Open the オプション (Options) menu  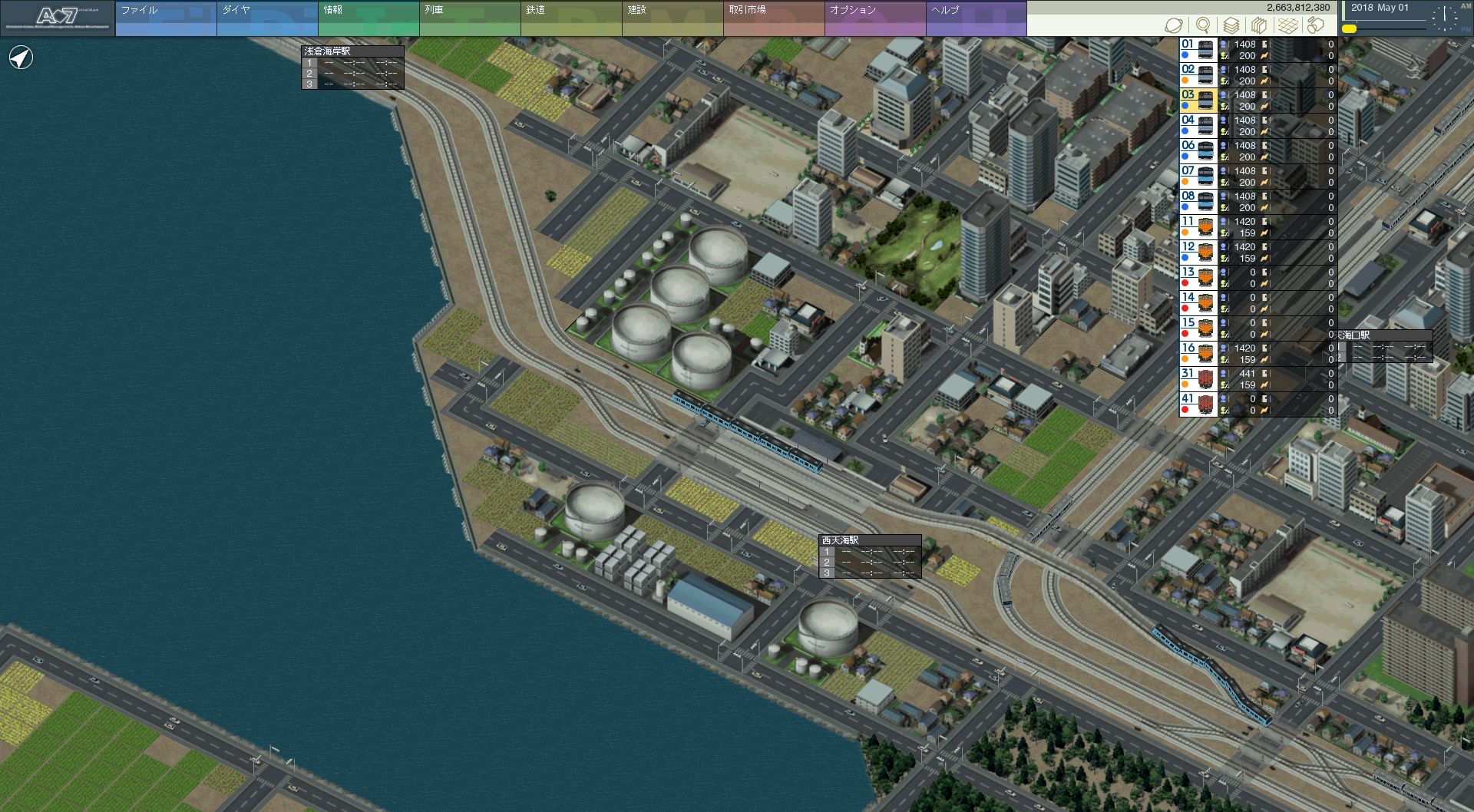tap(874, 18)
